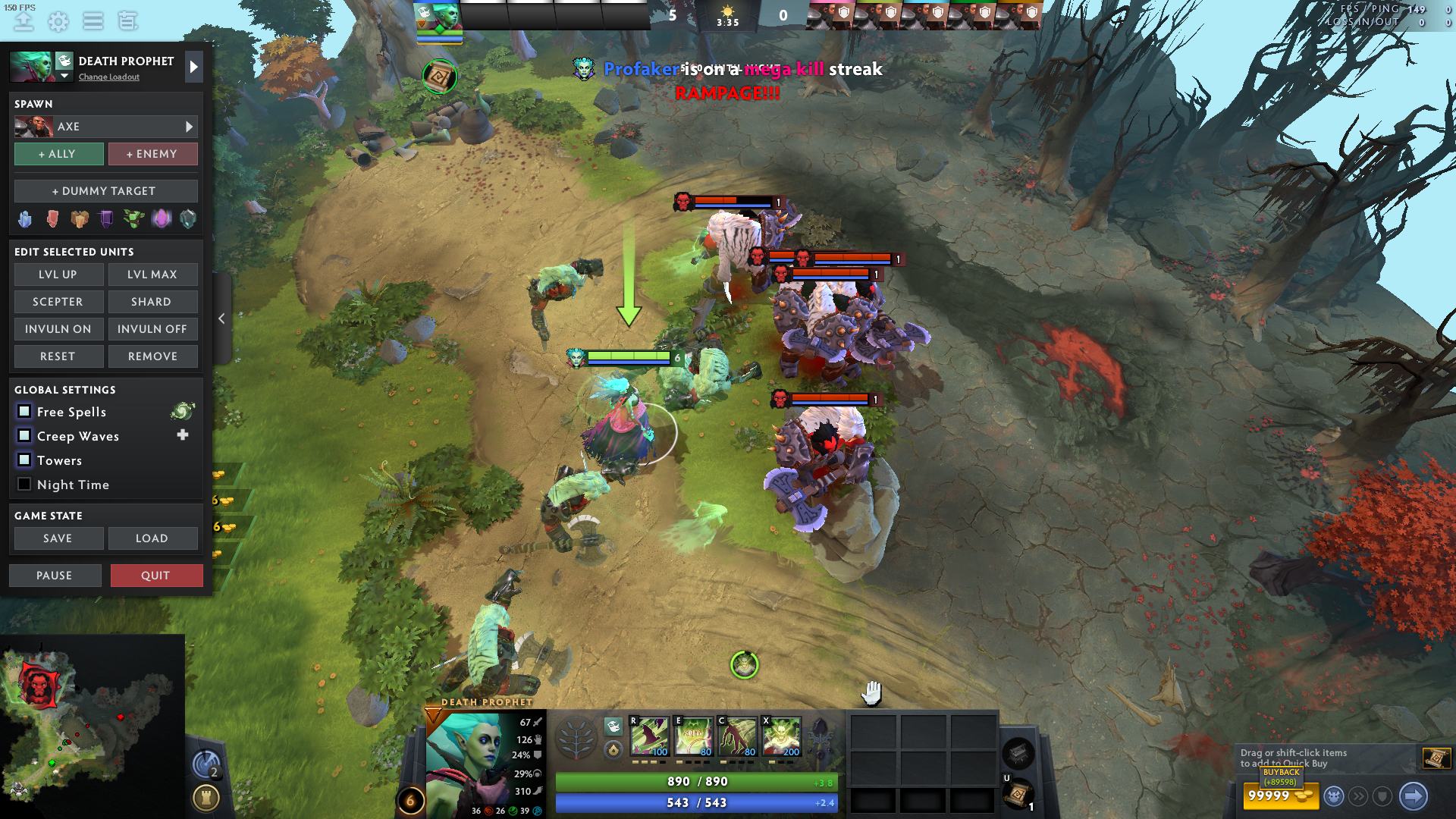Save the current game state
Screen dimensions: 1456x819
(58, 538)
